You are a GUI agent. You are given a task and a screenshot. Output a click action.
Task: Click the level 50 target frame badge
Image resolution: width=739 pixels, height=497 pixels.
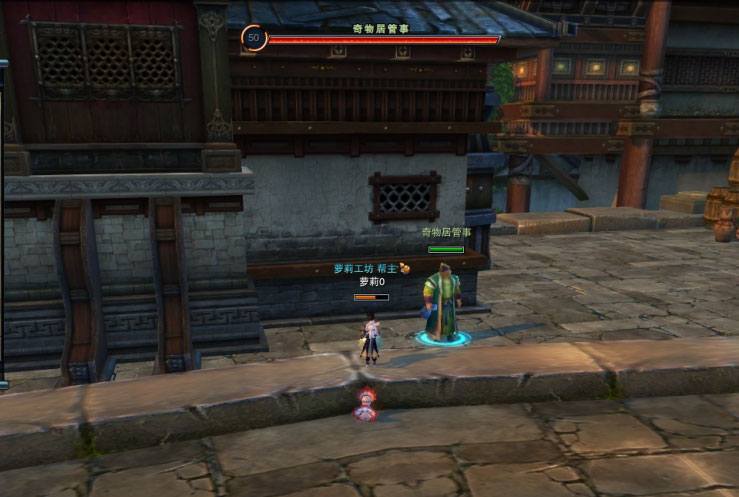[254, 38]
